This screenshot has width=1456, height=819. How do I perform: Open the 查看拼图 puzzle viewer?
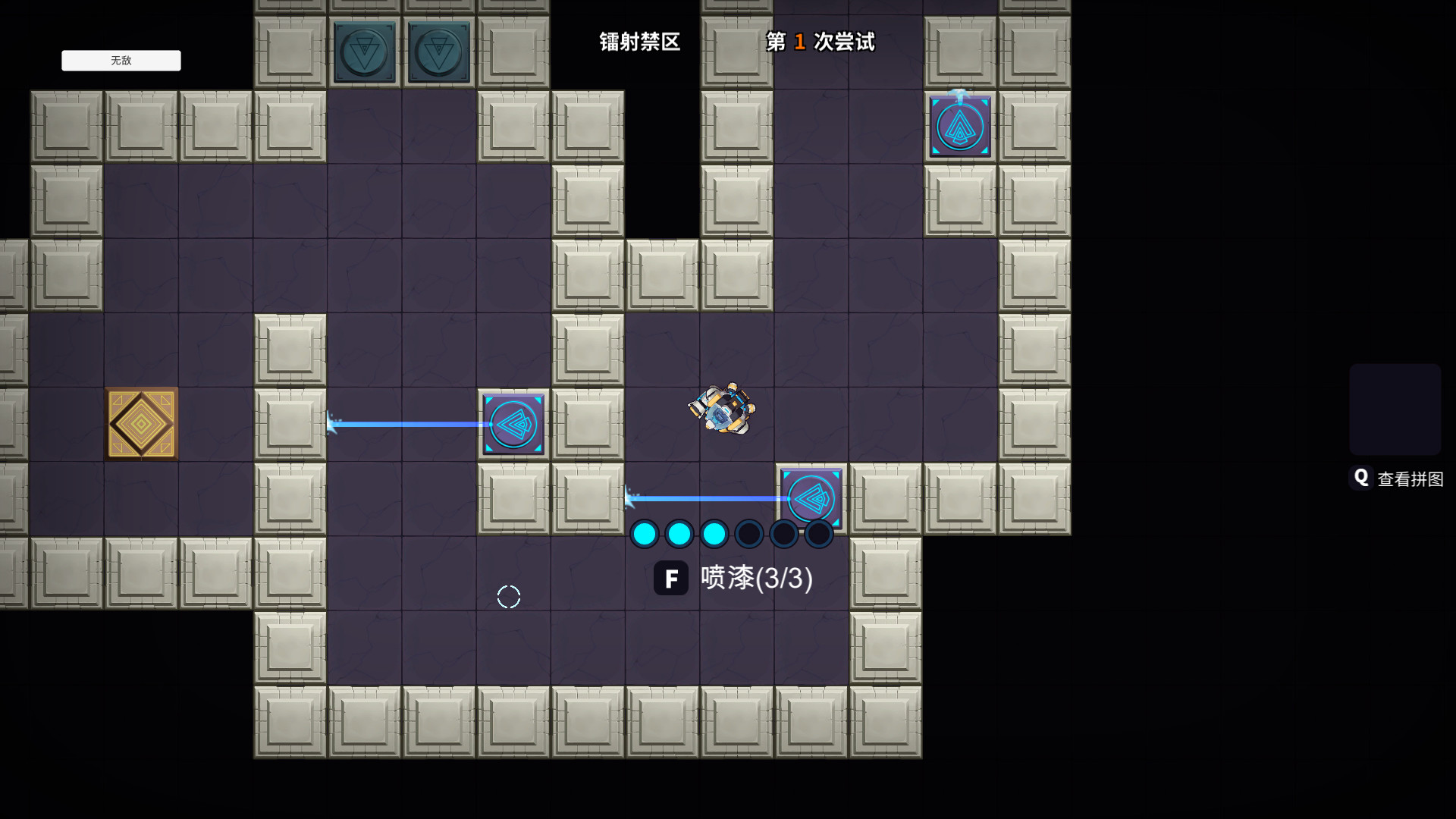coord(1408,478)
